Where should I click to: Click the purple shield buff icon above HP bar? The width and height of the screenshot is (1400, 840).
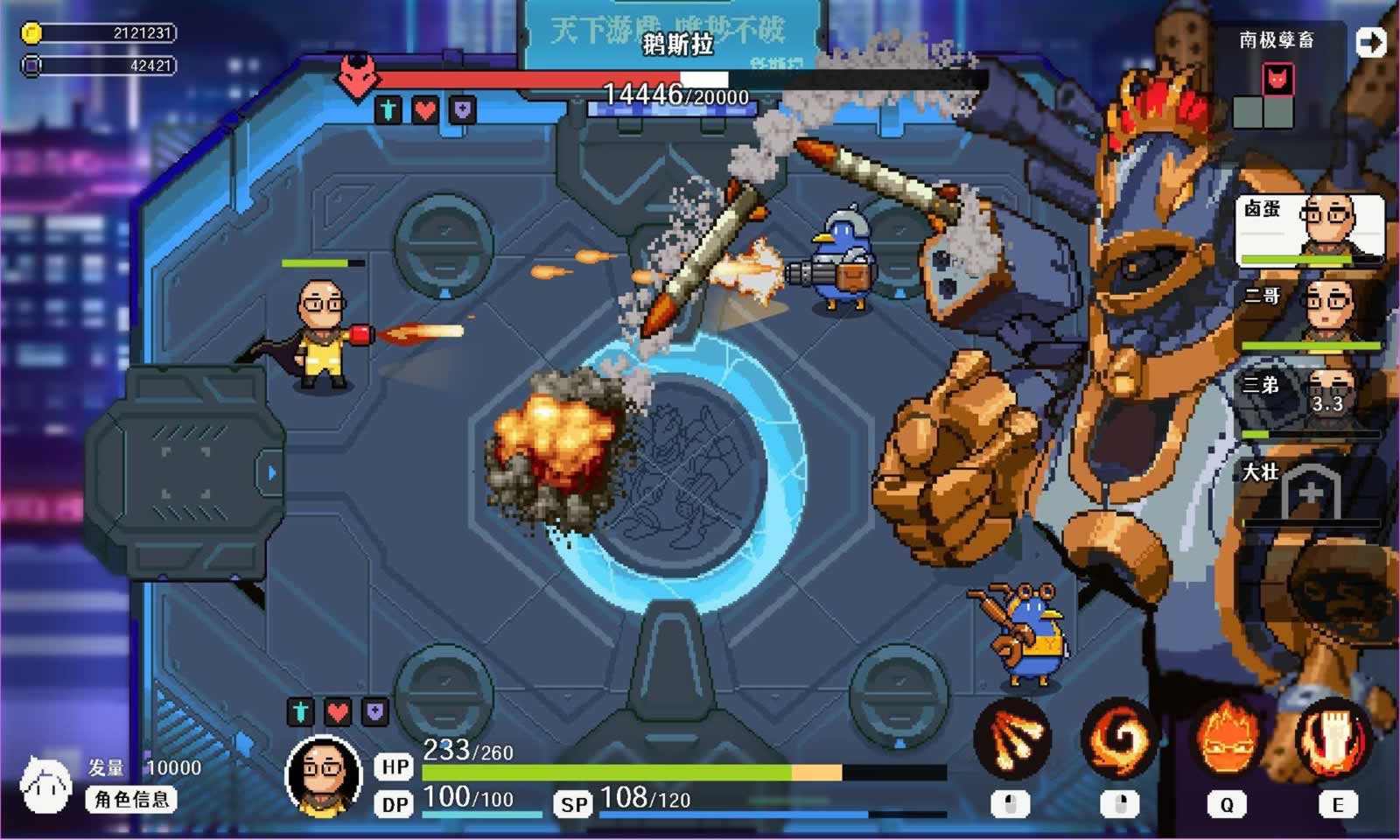coord(375,711)
